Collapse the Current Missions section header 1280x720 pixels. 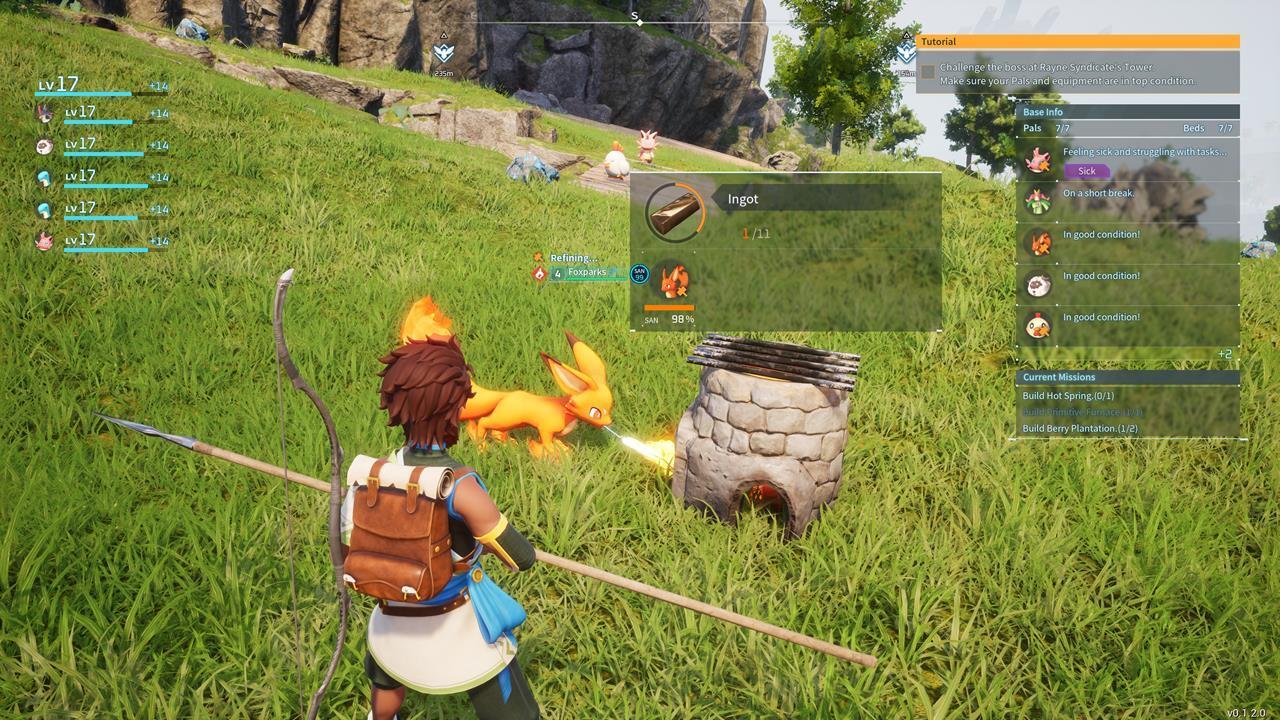[1061, 377]
